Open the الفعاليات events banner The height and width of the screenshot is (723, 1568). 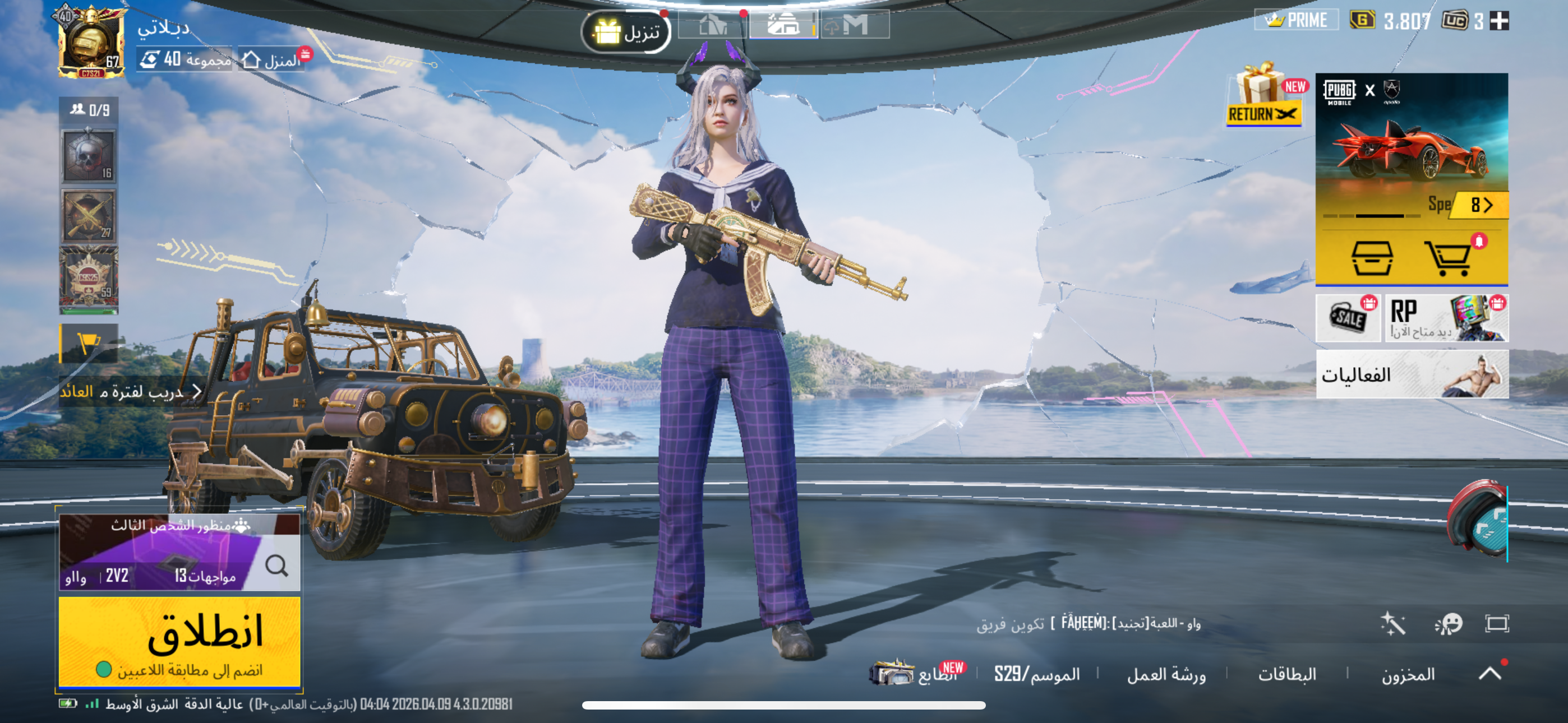pyautogui.click(x=1412, y=374)
